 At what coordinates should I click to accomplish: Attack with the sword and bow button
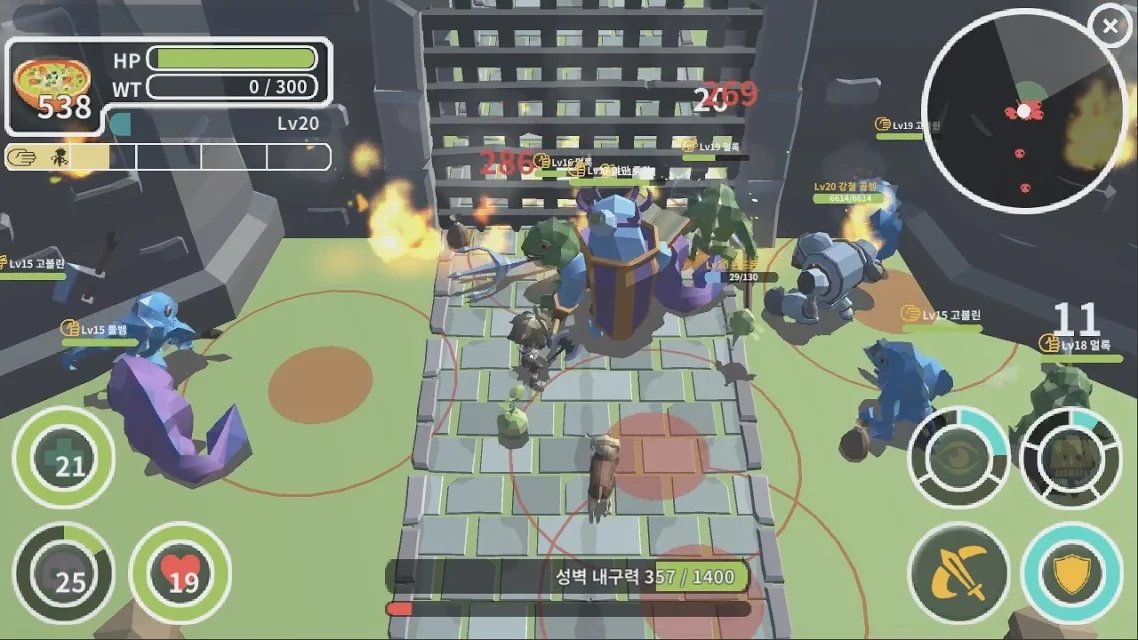point(959,573)
